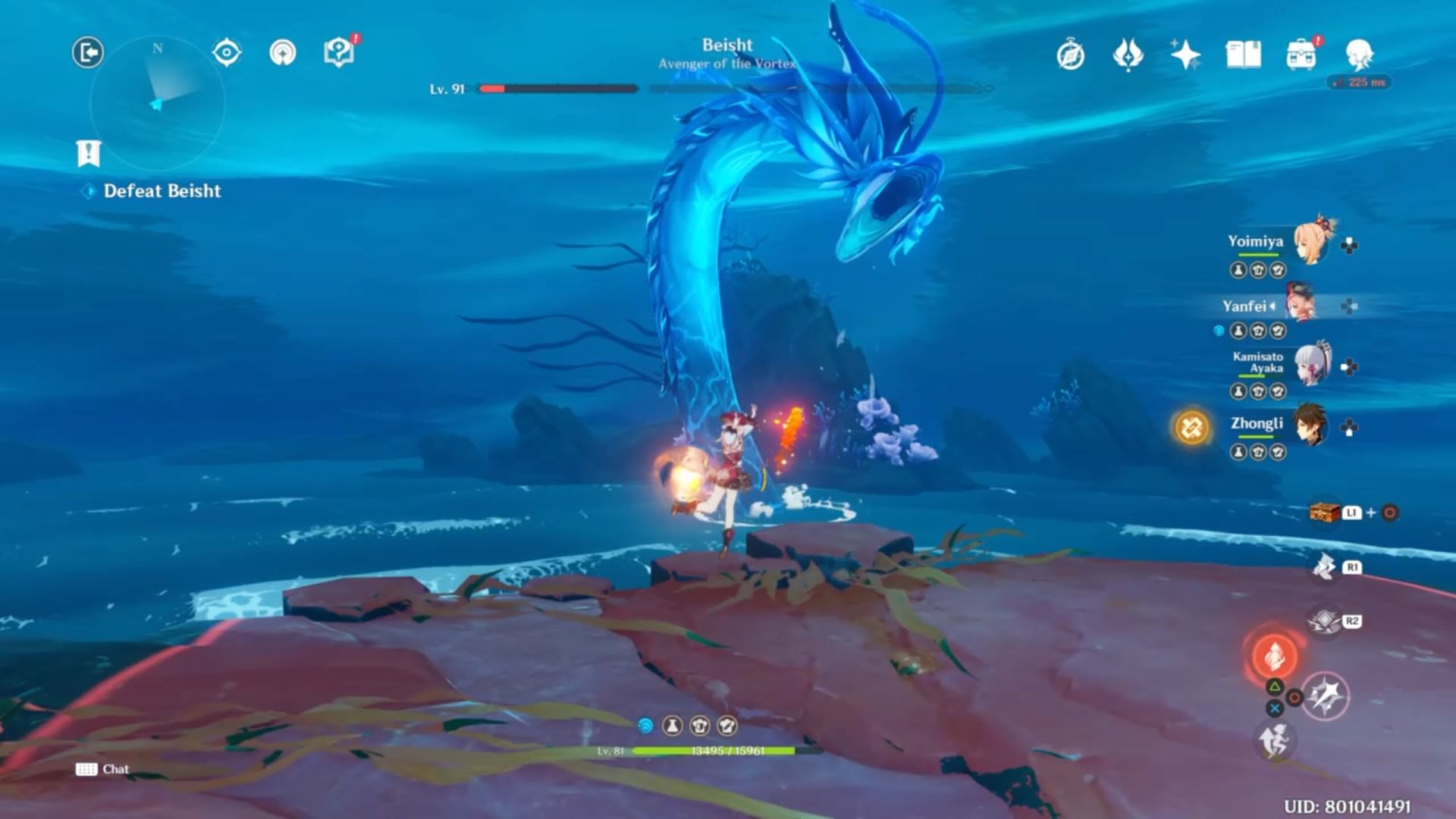
Task: Click the Beisht boss title text
Action: click(726, 45)
